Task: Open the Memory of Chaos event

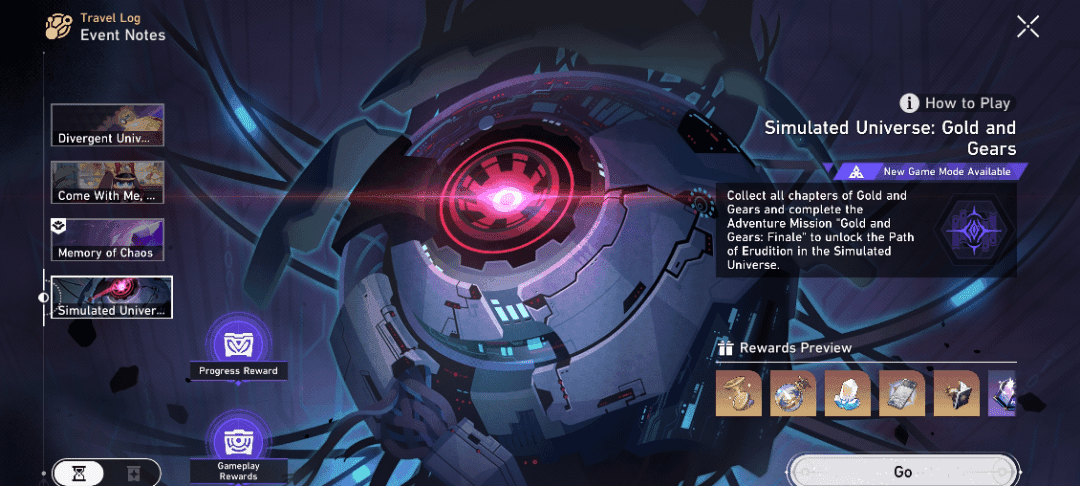Action: tap(108, 240)
